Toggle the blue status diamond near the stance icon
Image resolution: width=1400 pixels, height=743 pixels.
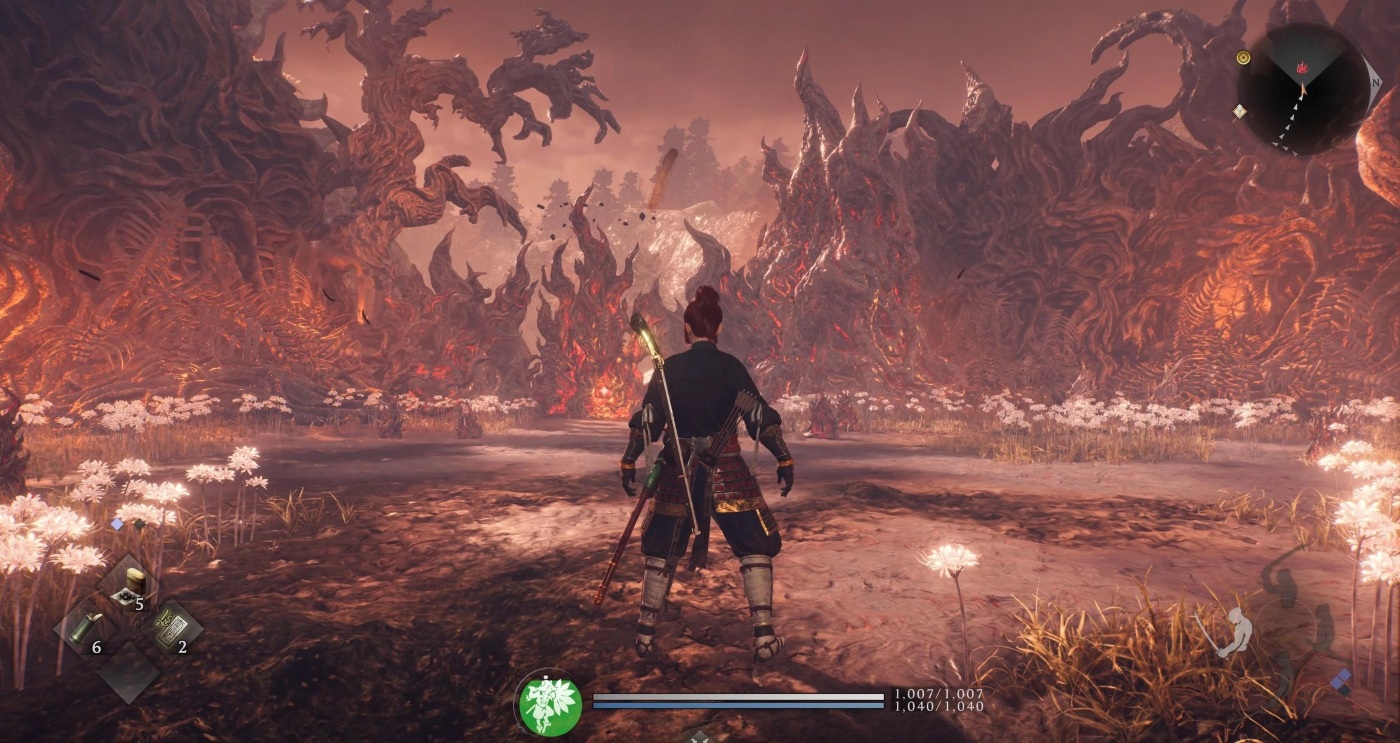(1342, 678)
